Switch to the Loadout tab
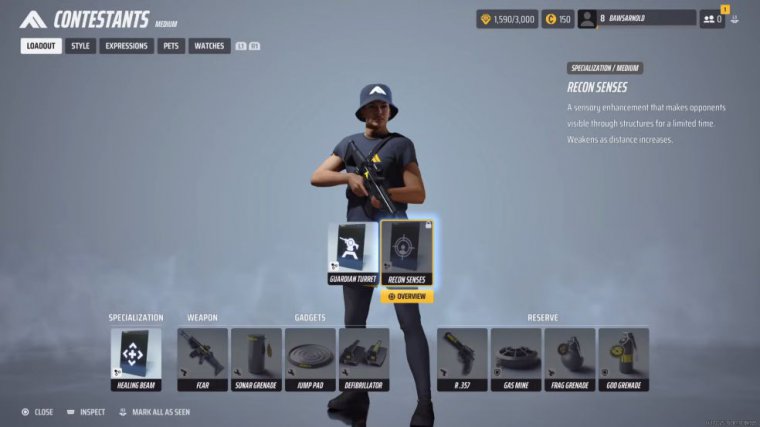The image size is (760, 427). [41, 46]
